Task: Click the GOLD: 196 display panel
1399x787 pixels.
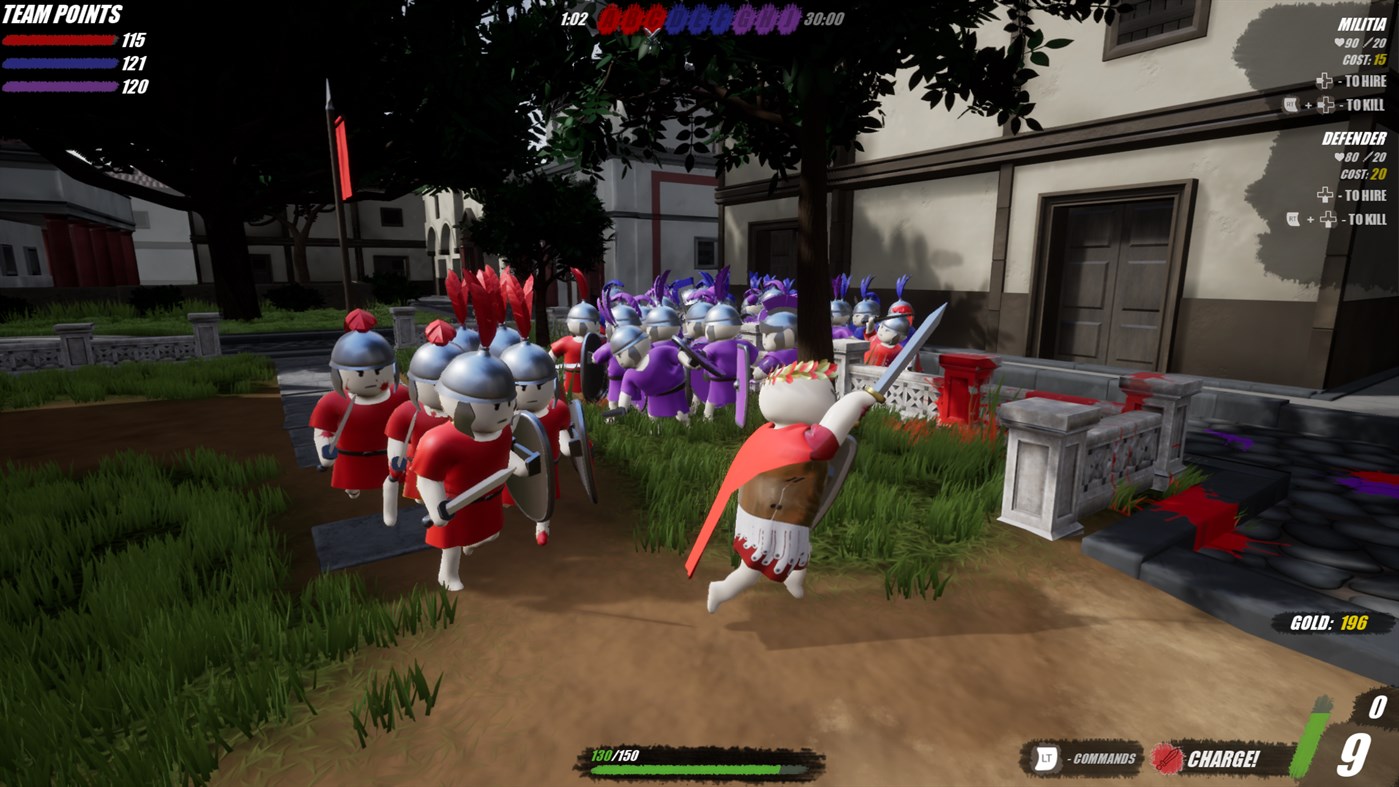Action: [1330, 621]
